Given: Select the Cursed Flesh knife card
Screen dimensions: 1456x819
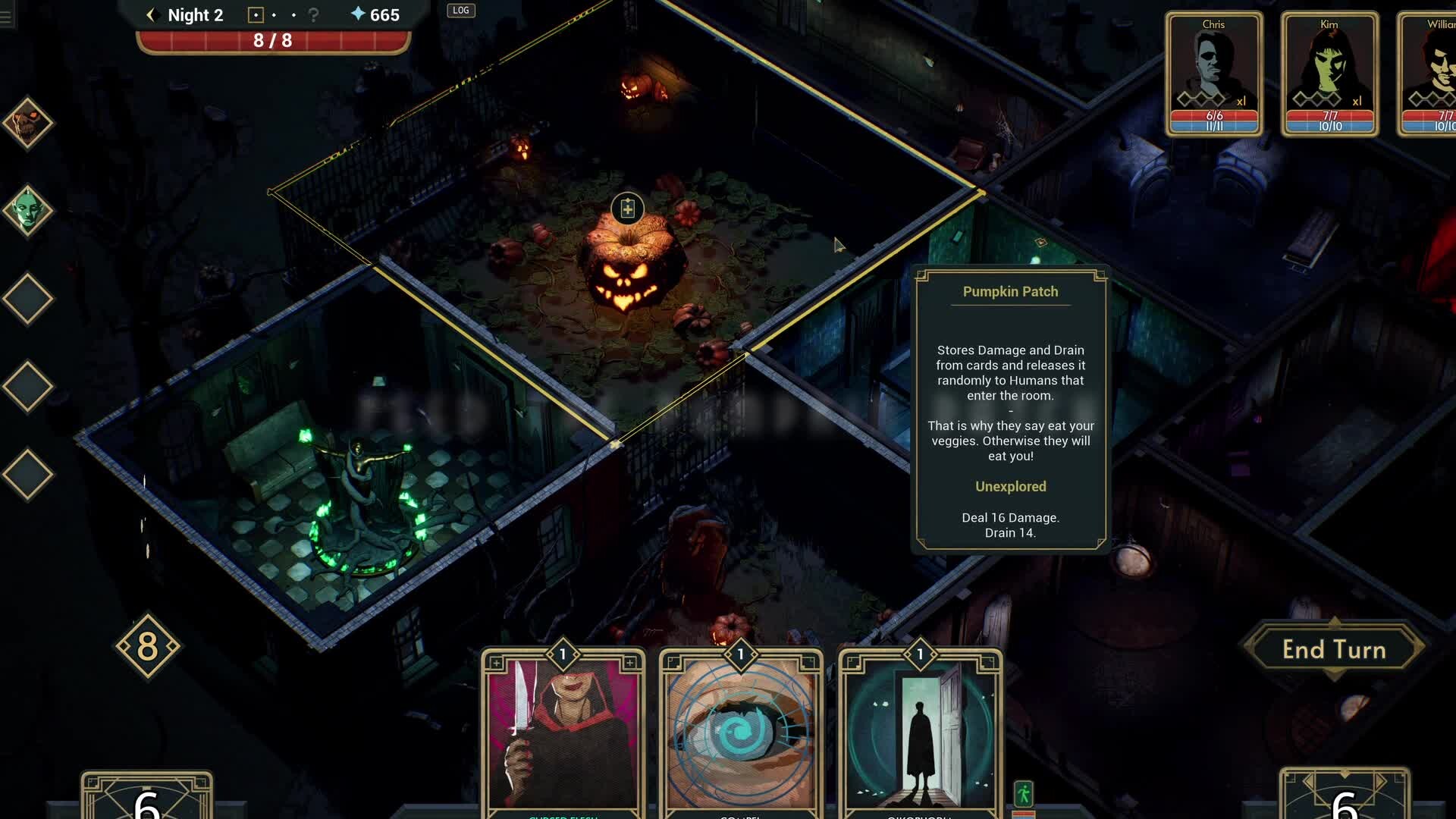Looking at the screenshot, I should click(x=563, y=732).
